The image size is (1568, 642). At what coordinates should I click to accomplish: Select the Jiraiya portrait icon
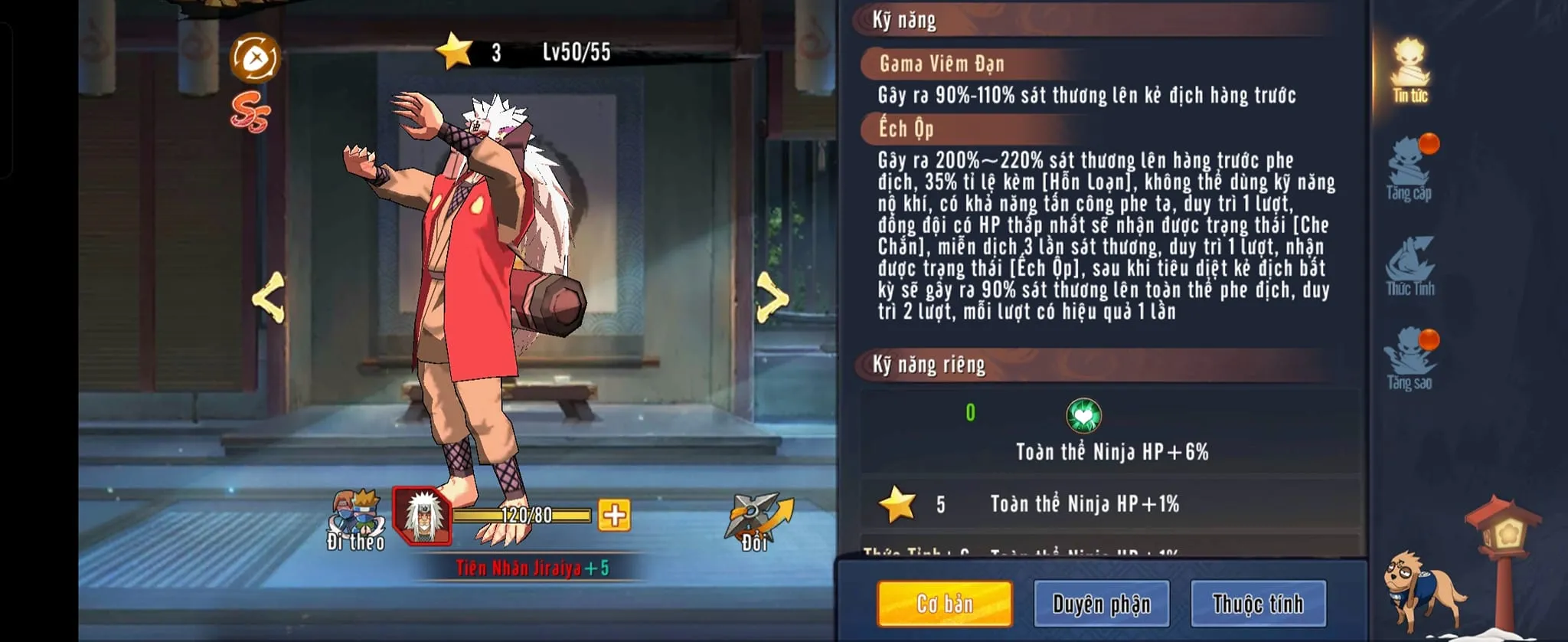coord(422,516)
